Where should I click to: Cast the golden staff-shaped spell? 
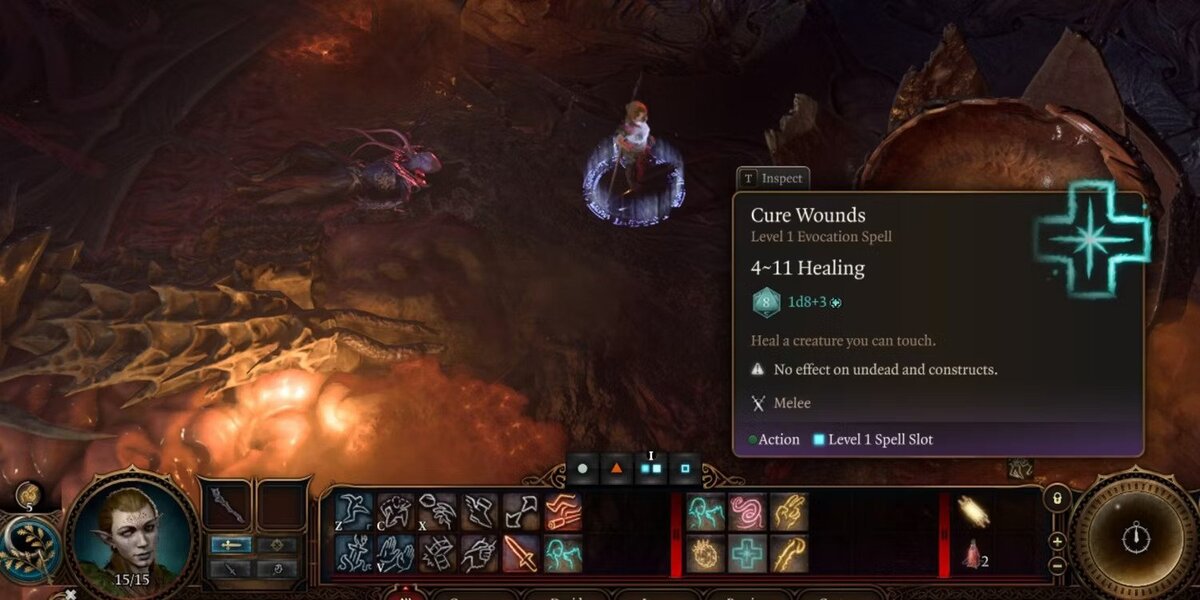click(x=789, y=553)
